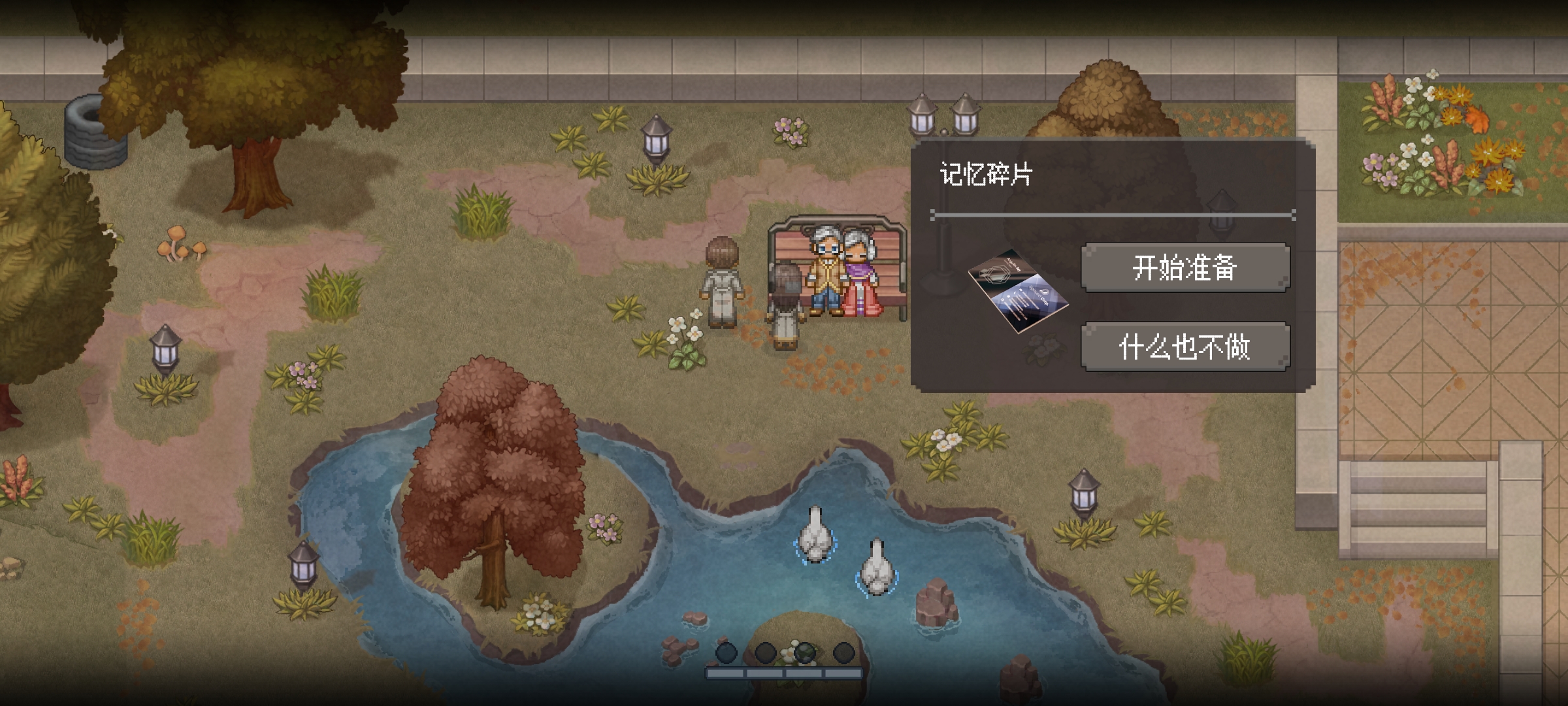The image size is (1568, 706).
Task: Click the double-headed lamp post near the wall
Action: pyautogui.click(x=941, y=118)
